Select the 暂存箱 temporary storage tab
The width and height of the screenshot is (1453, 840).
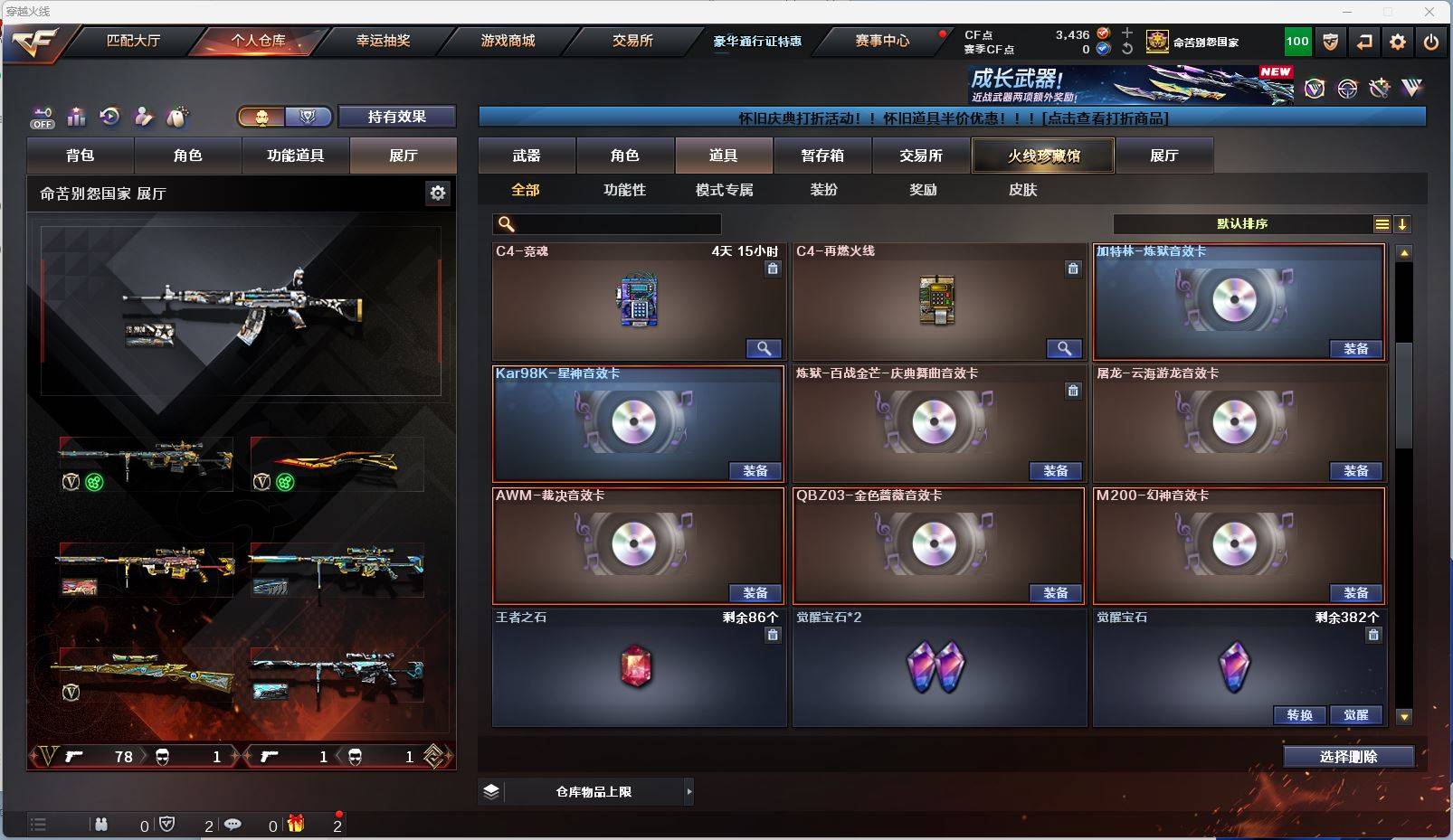point(822,156)
